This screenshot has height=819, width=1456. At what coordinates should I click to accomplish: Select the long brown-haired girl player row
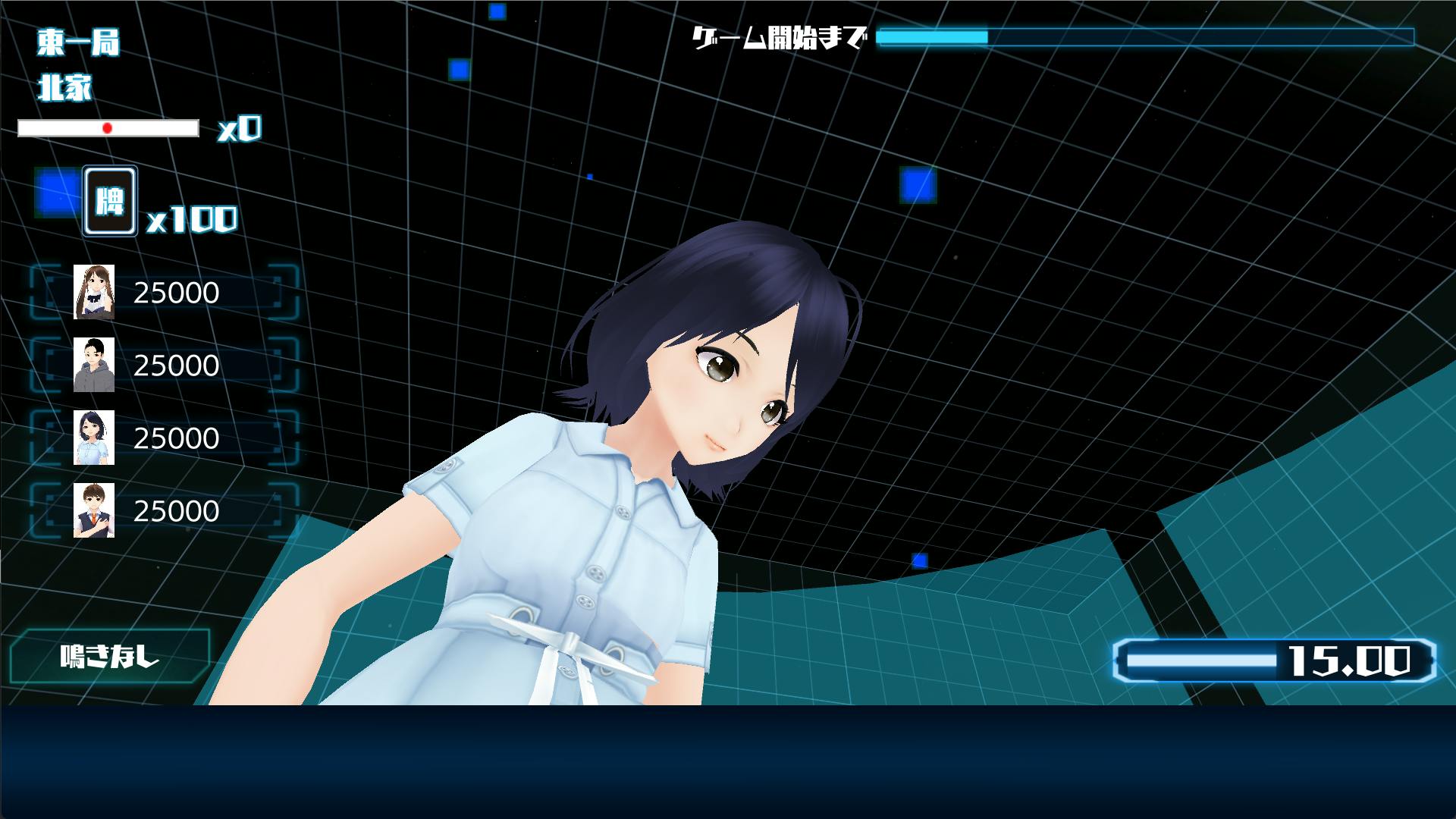(x=165, y=293)
